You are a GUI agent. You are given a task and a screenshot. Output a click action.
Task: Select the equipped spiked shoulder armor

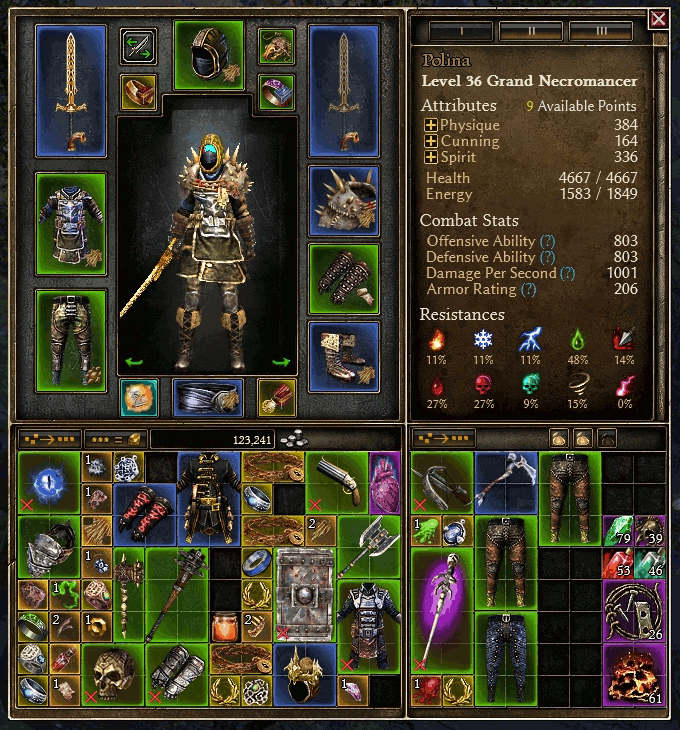tap(344, 200)
